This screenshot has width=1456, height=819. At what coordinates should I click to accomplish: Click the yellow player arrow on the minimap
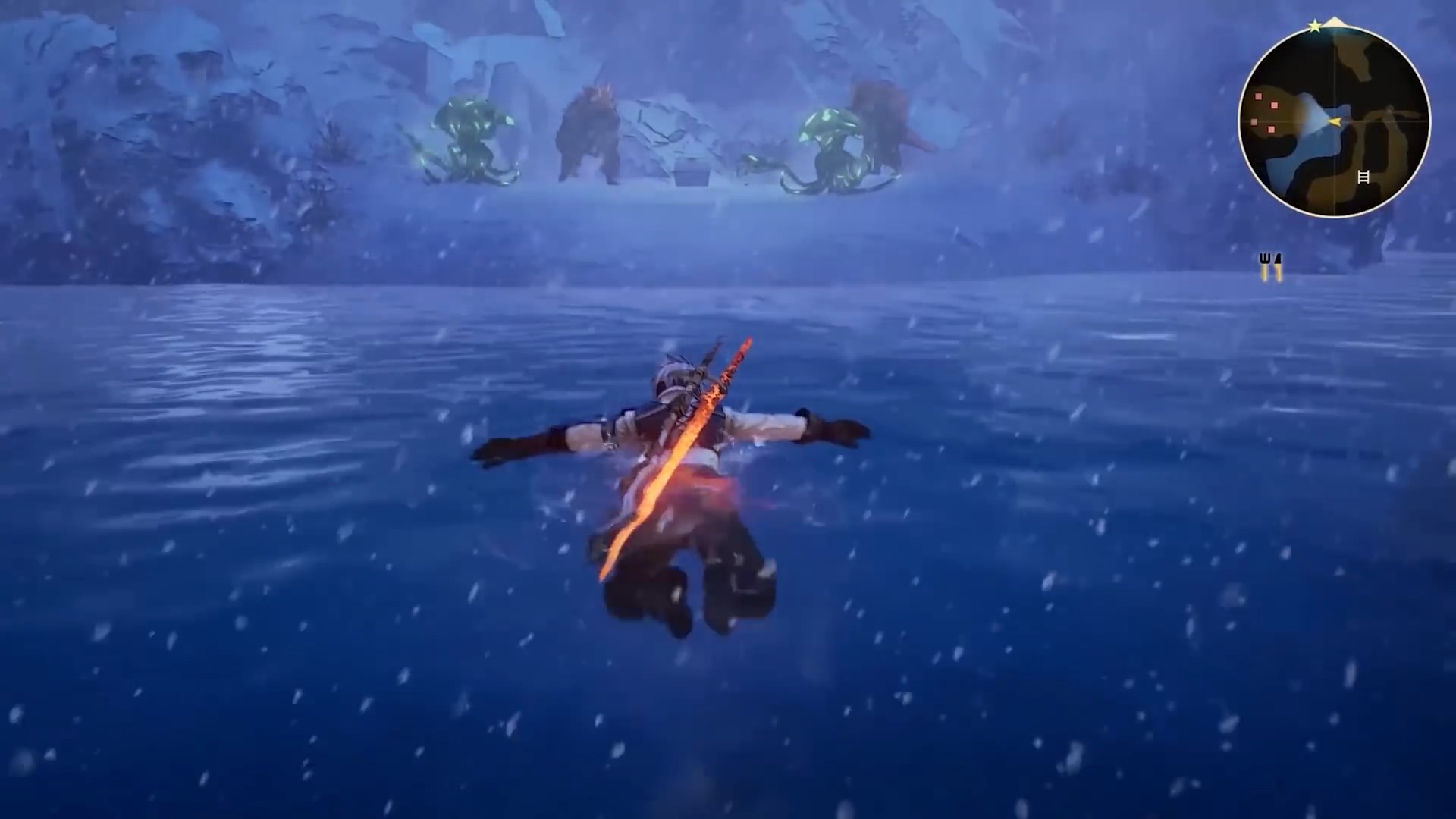[1335, 121]
